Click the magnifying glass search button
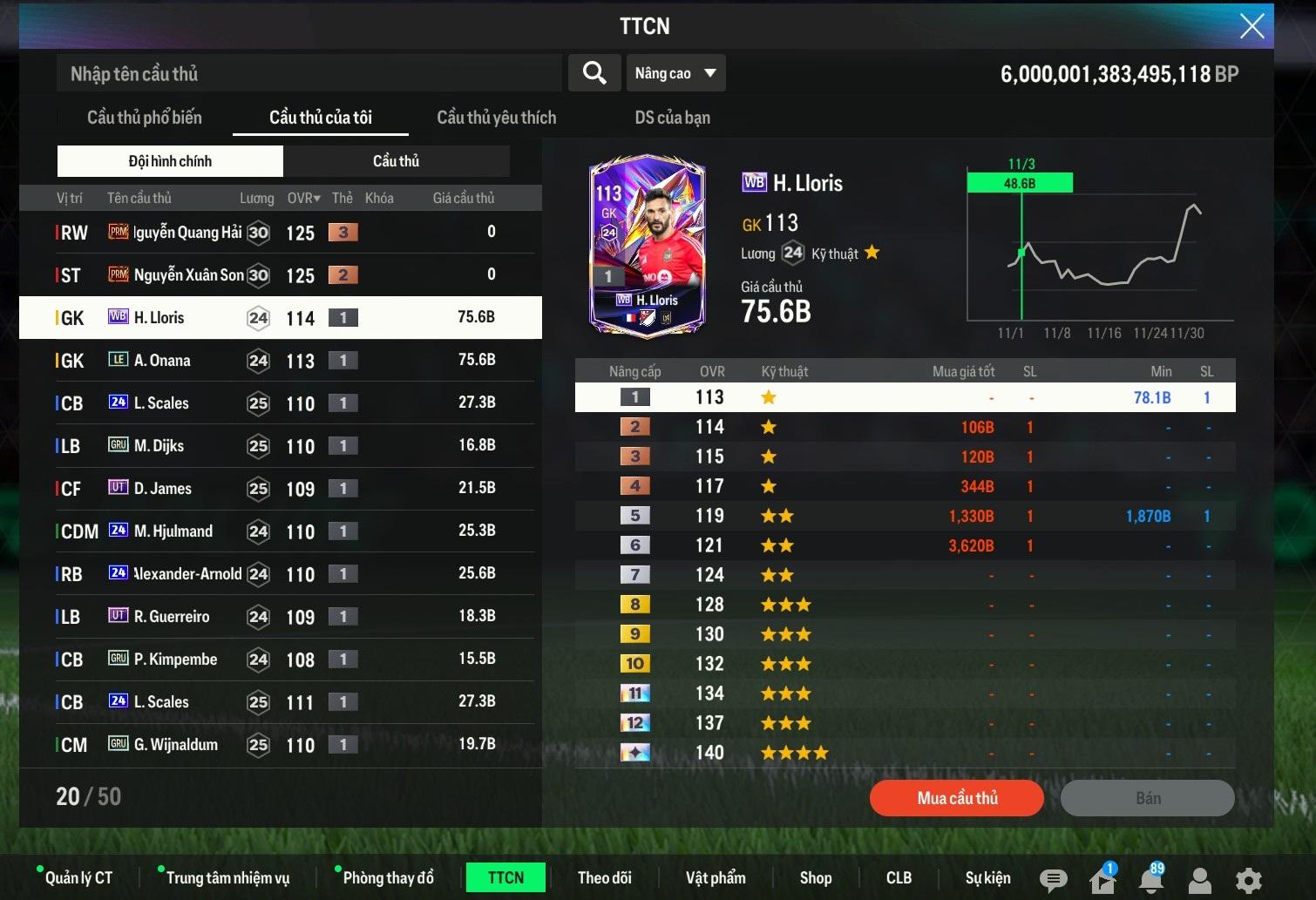Screen dimensions: 1316x900 pos(594,73)
